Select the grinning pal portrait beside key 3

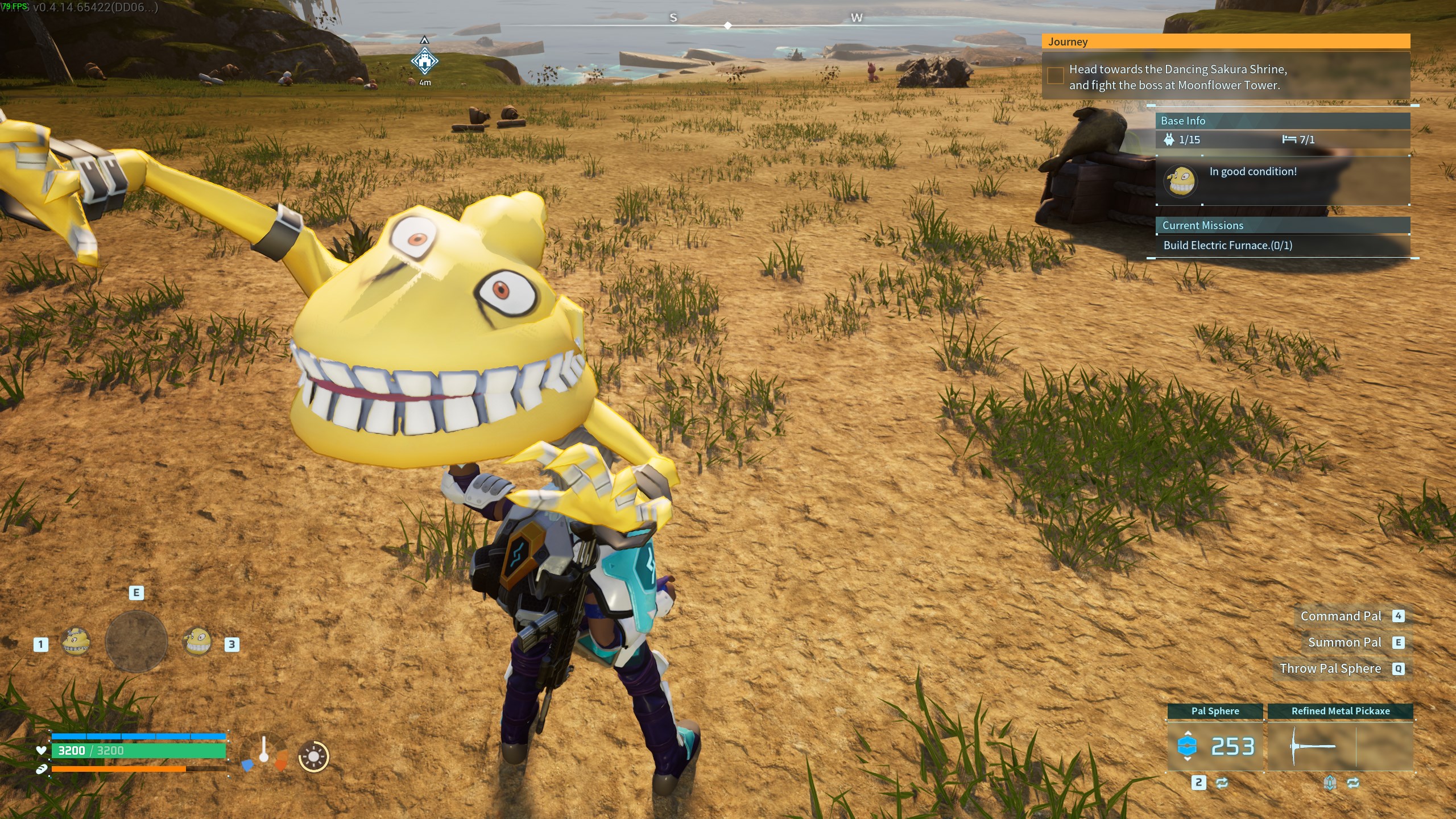coord(197,642)
